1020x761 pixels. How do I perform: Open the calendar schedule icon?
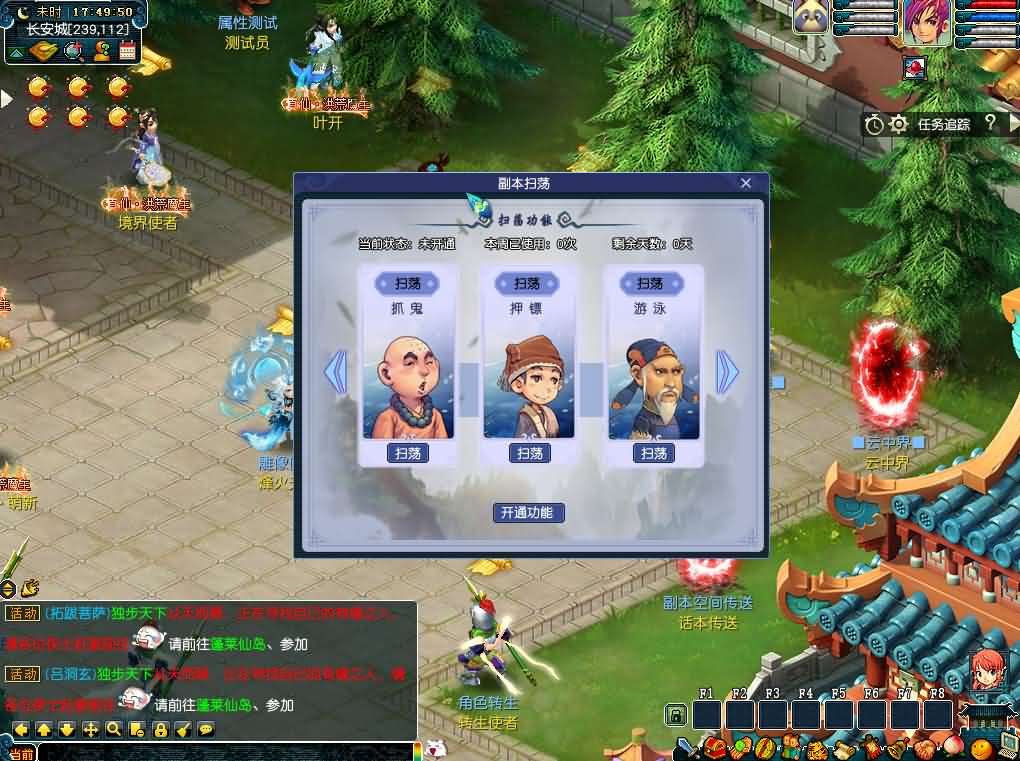click(127, 51)
